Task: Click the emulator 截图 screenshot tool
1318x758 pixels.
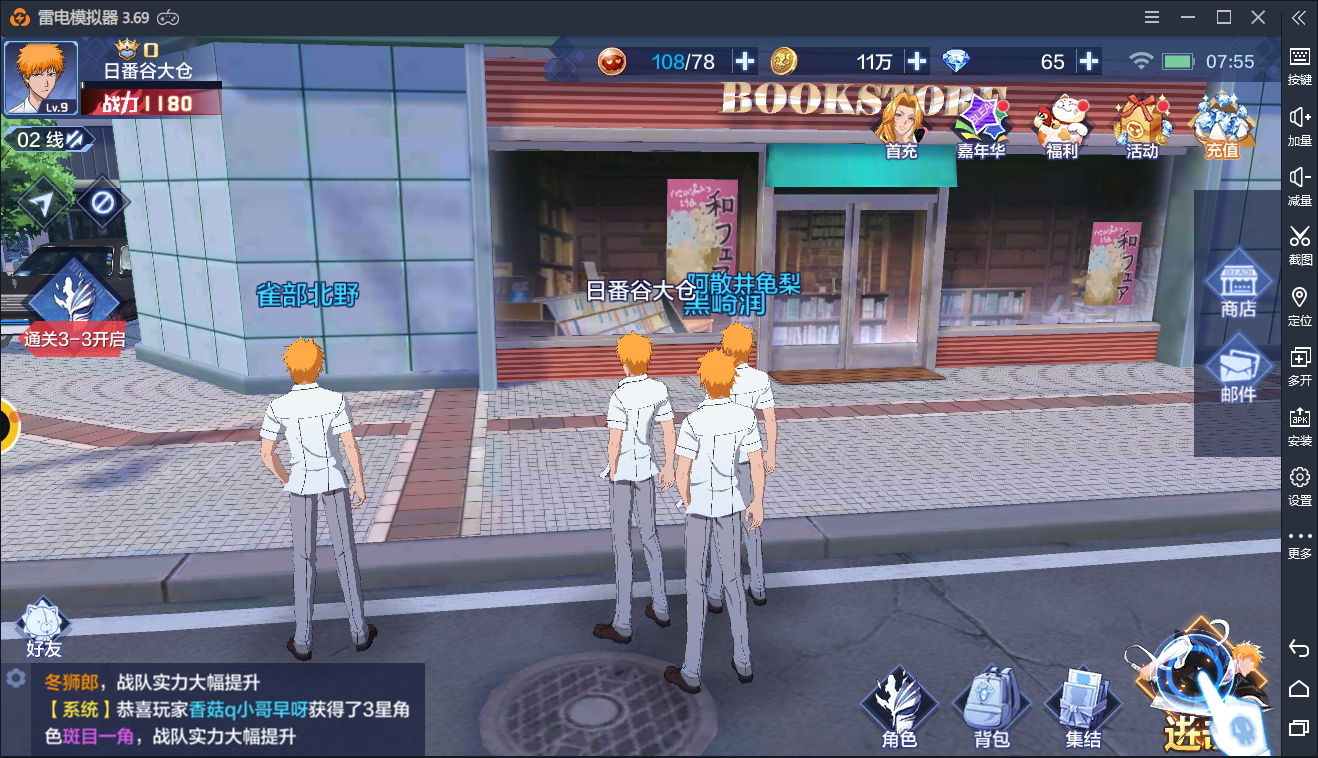Action: click(x=1299, y=243)
